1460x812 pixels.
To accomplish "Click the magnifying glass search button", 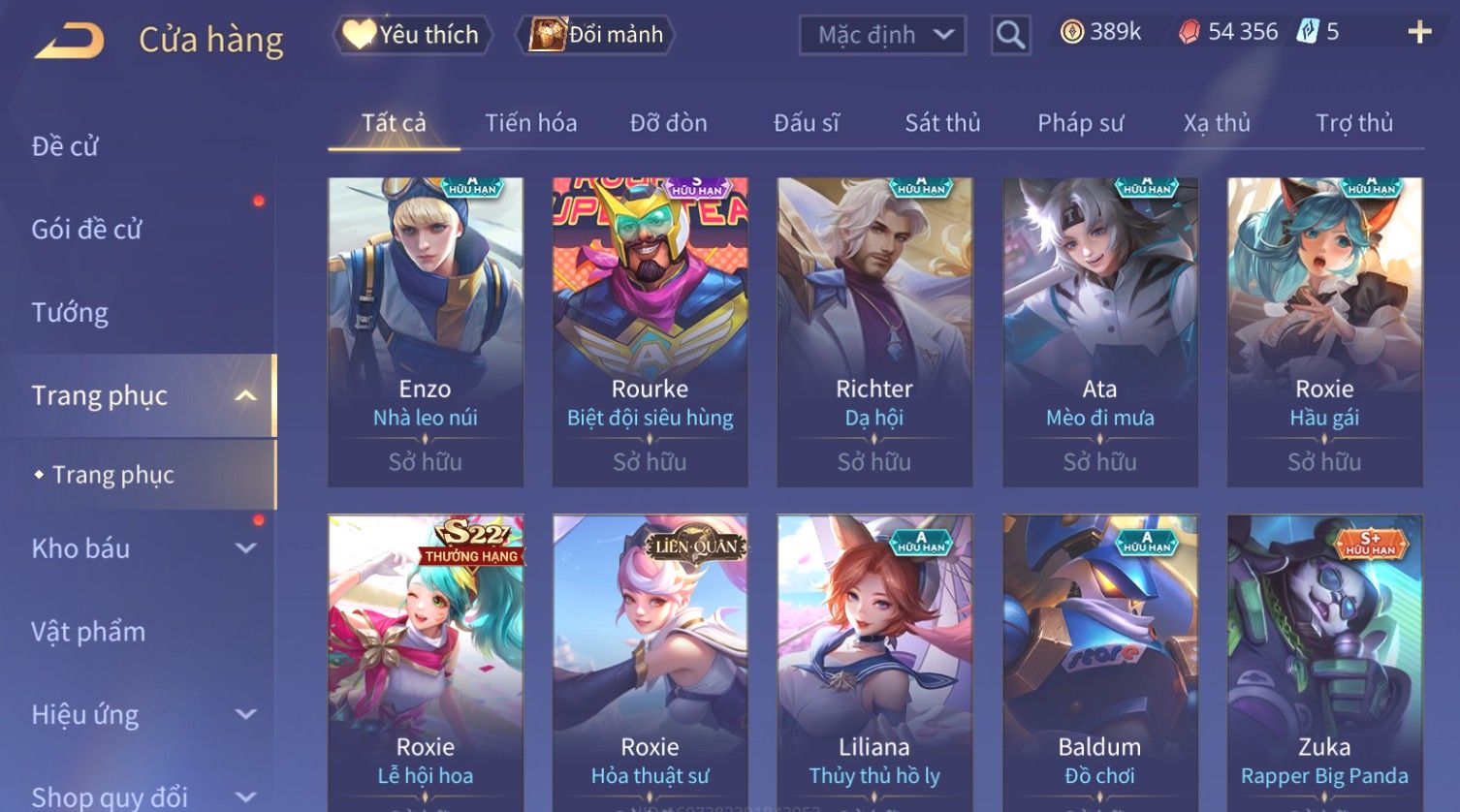I will tap(1010, 36).
